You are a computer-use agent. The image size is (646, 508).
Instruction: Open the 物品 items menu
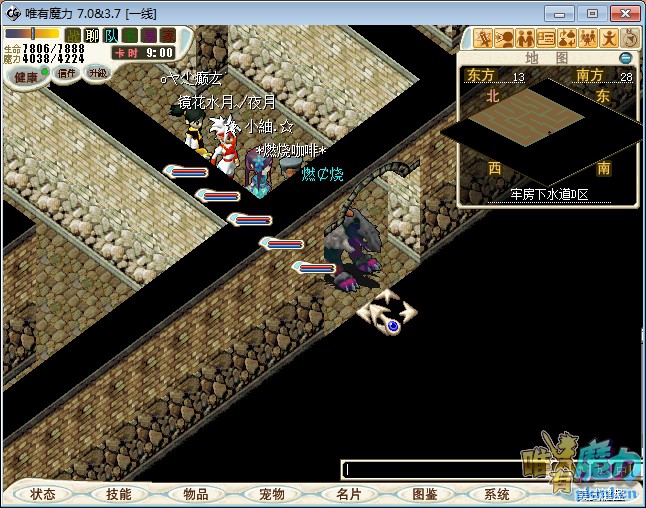click(x=196, y=494)
